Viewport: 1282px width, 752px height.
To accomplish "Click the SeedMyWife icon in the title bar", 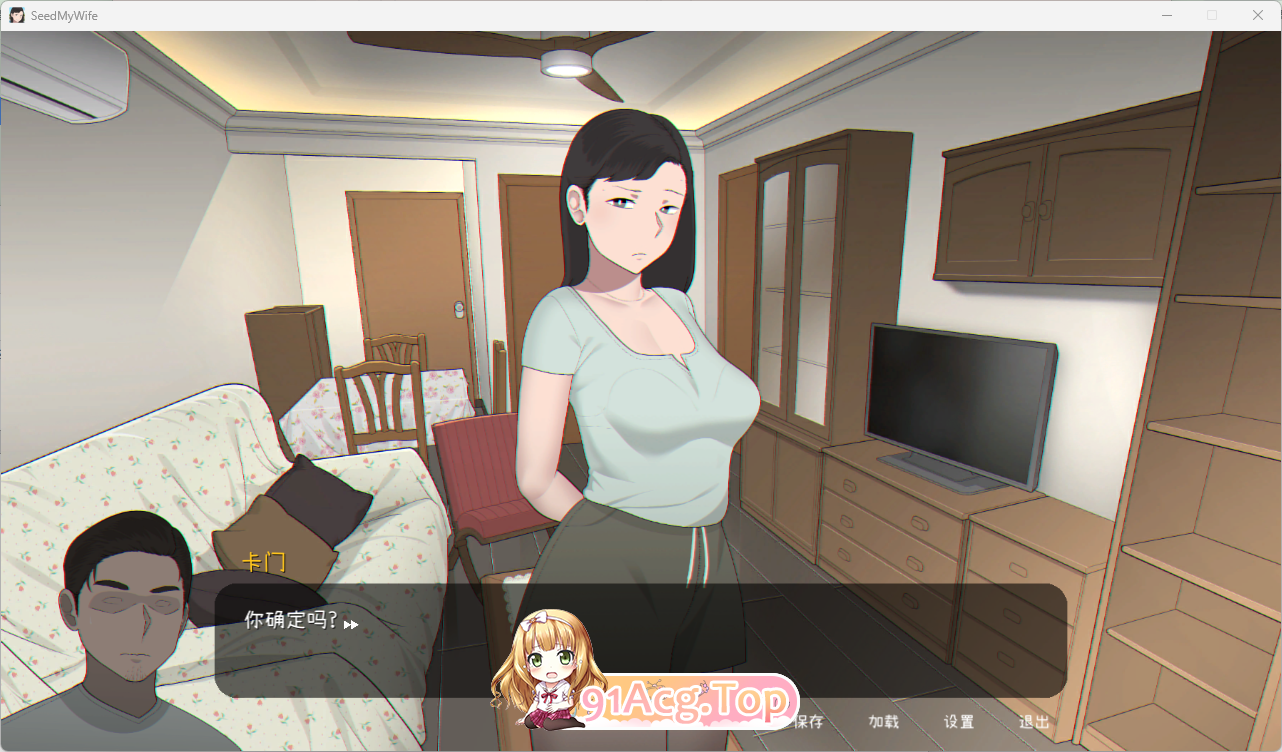I will (15, 15).
